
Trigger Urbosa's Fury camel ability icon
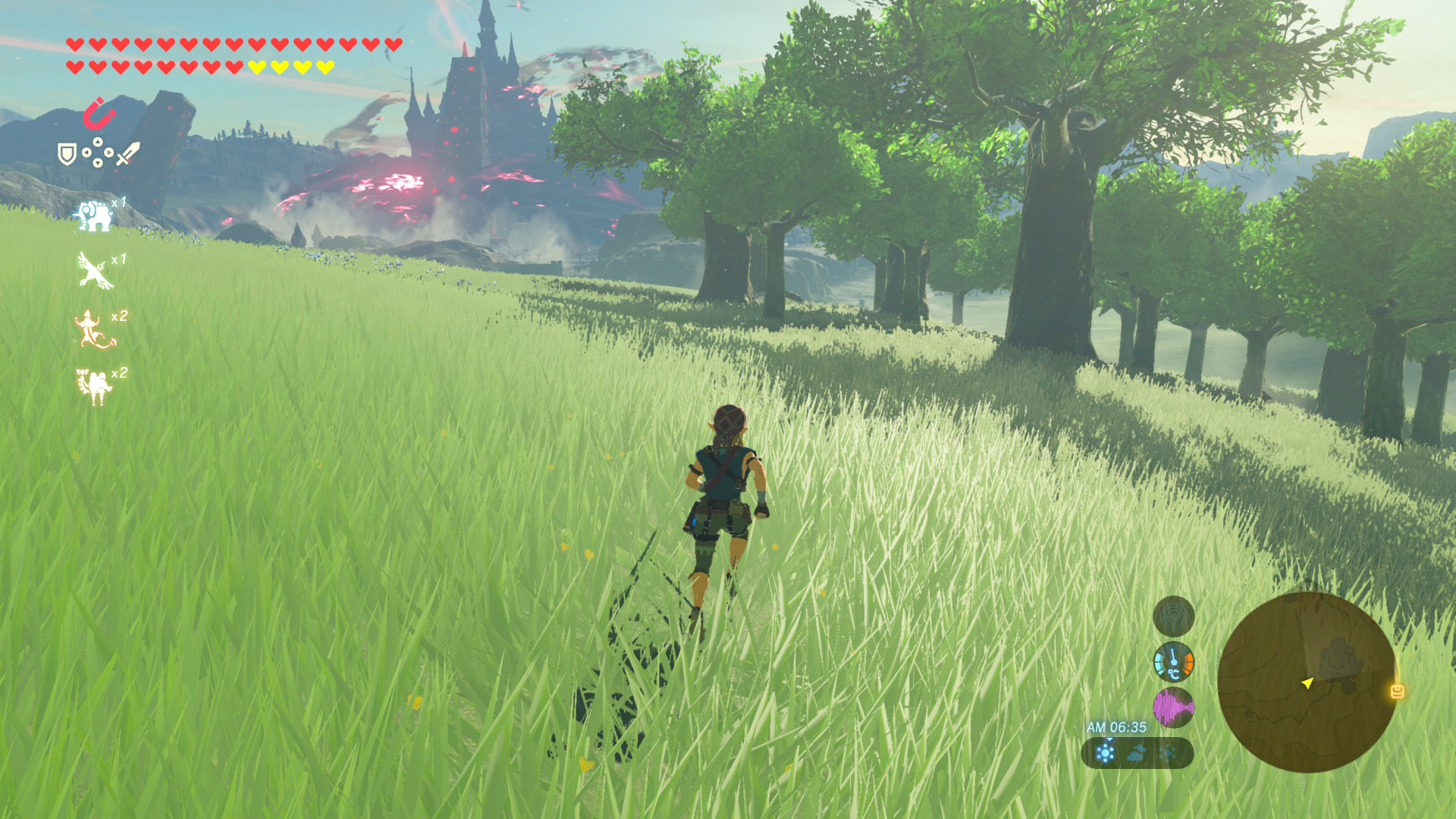click(94, 385)
